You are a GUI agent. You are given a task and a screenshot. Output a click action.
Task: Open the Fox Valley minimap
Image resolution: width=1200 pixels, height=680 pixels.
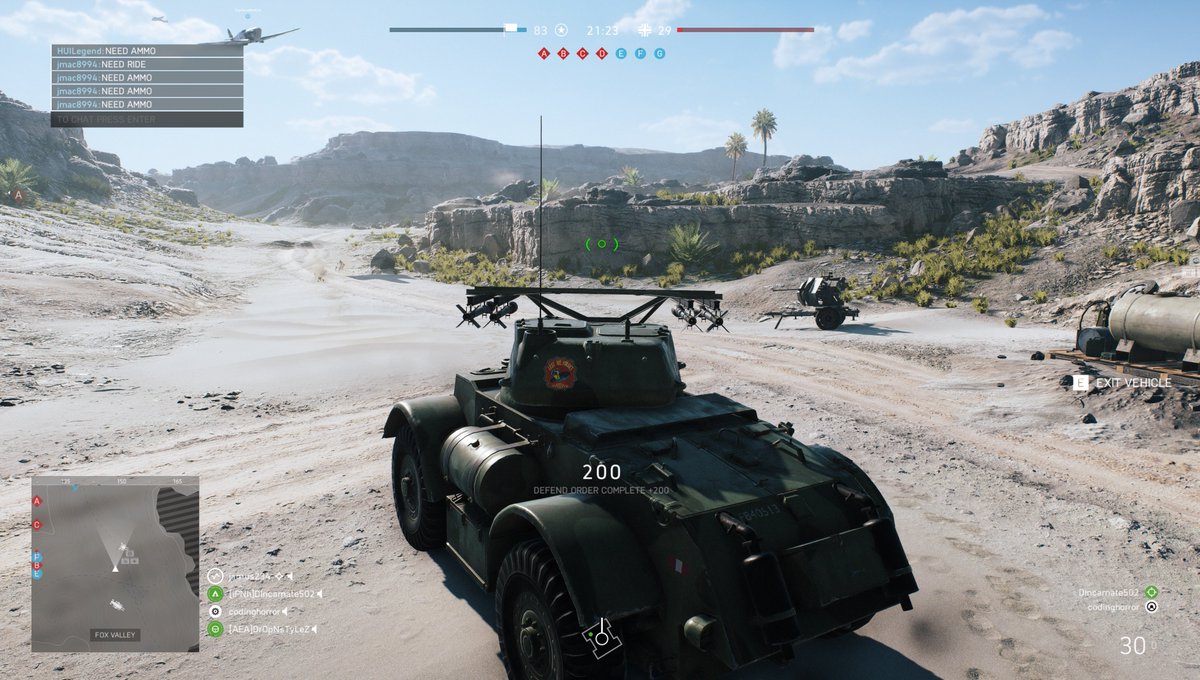(115, 563)
